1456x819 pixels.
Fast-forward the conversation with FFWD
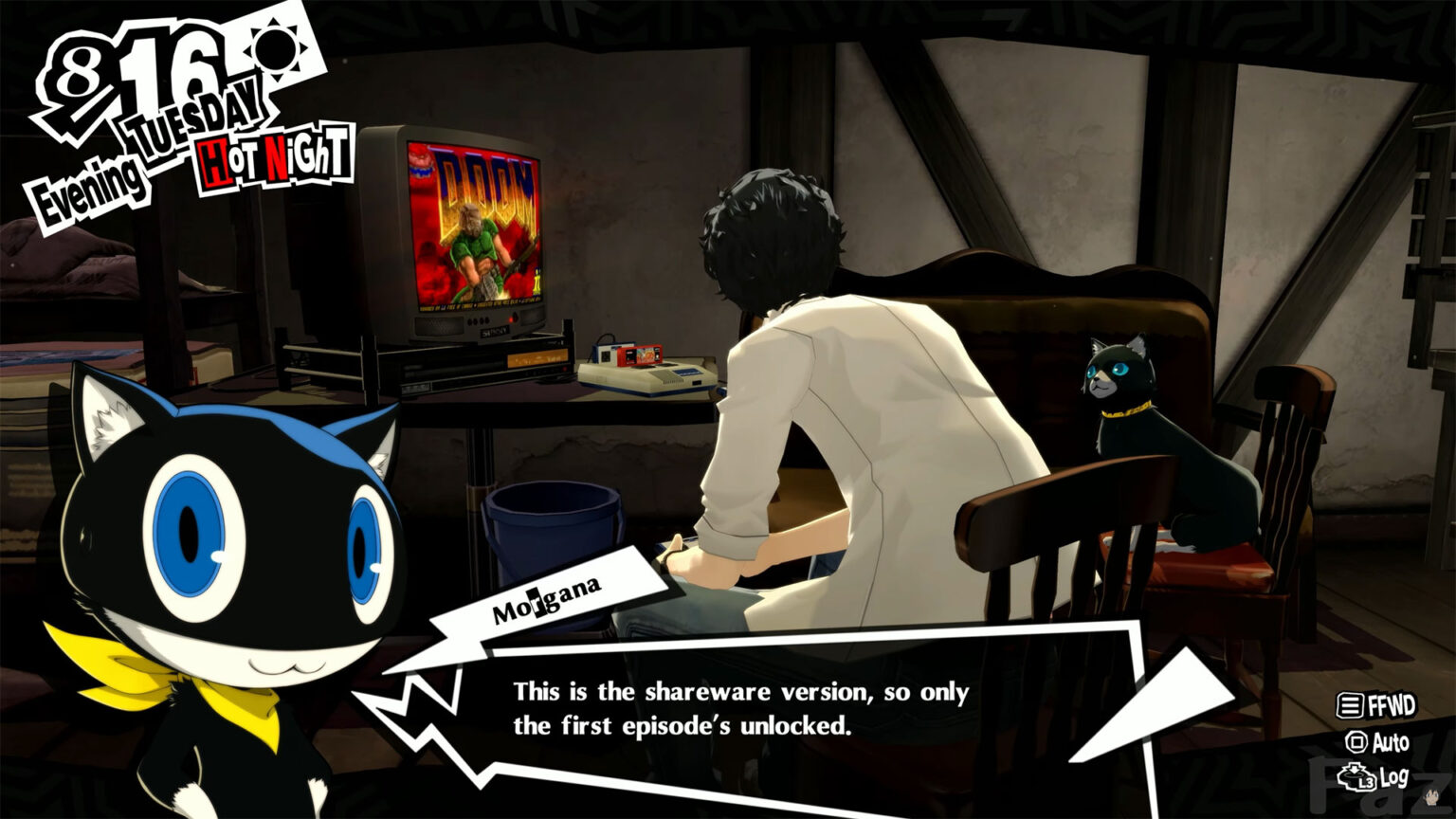pyautogui.click(x=1376, y=705)
